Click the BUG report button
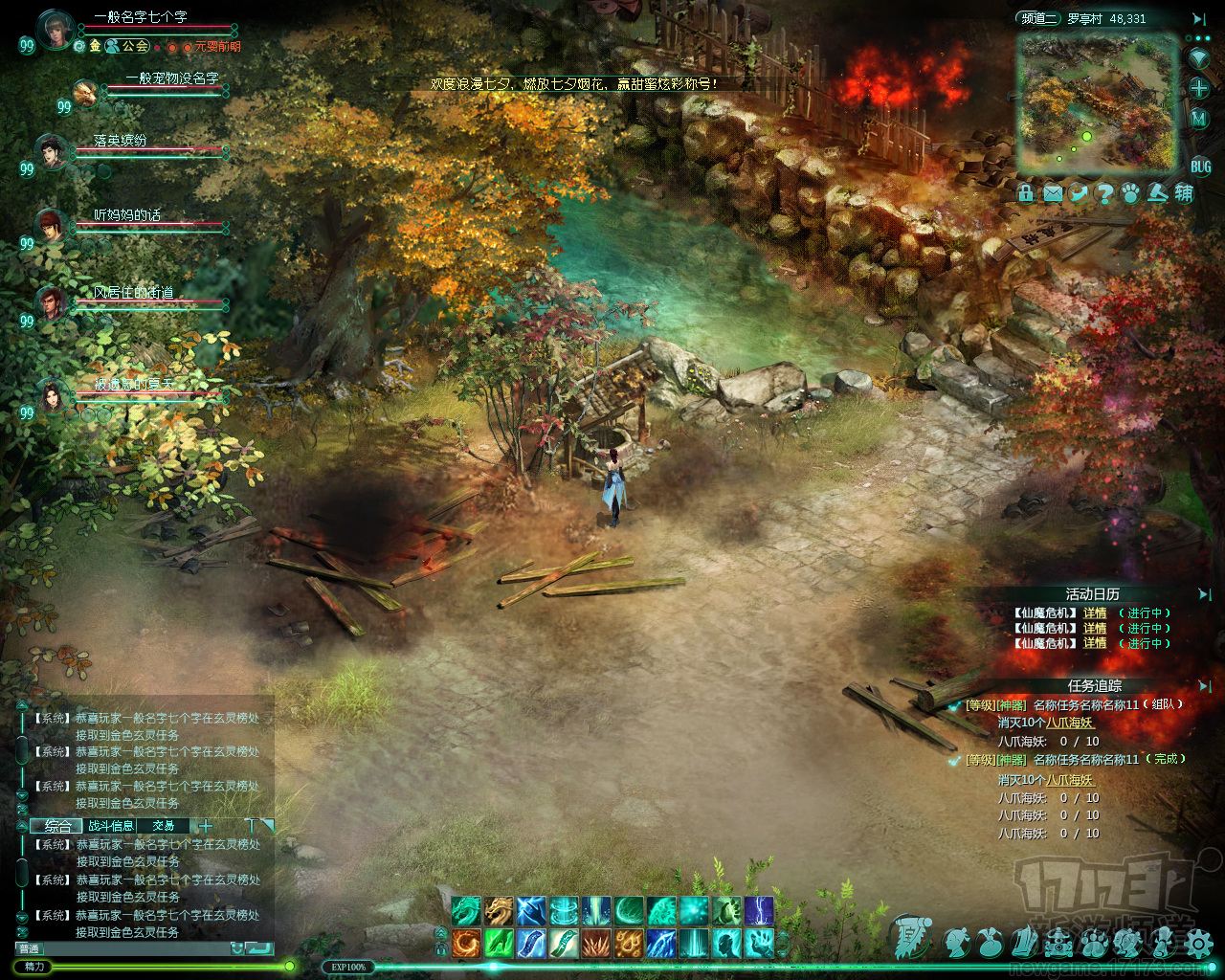Image resolution: width=1225 pixels, height=980 pixels. 1200,167
